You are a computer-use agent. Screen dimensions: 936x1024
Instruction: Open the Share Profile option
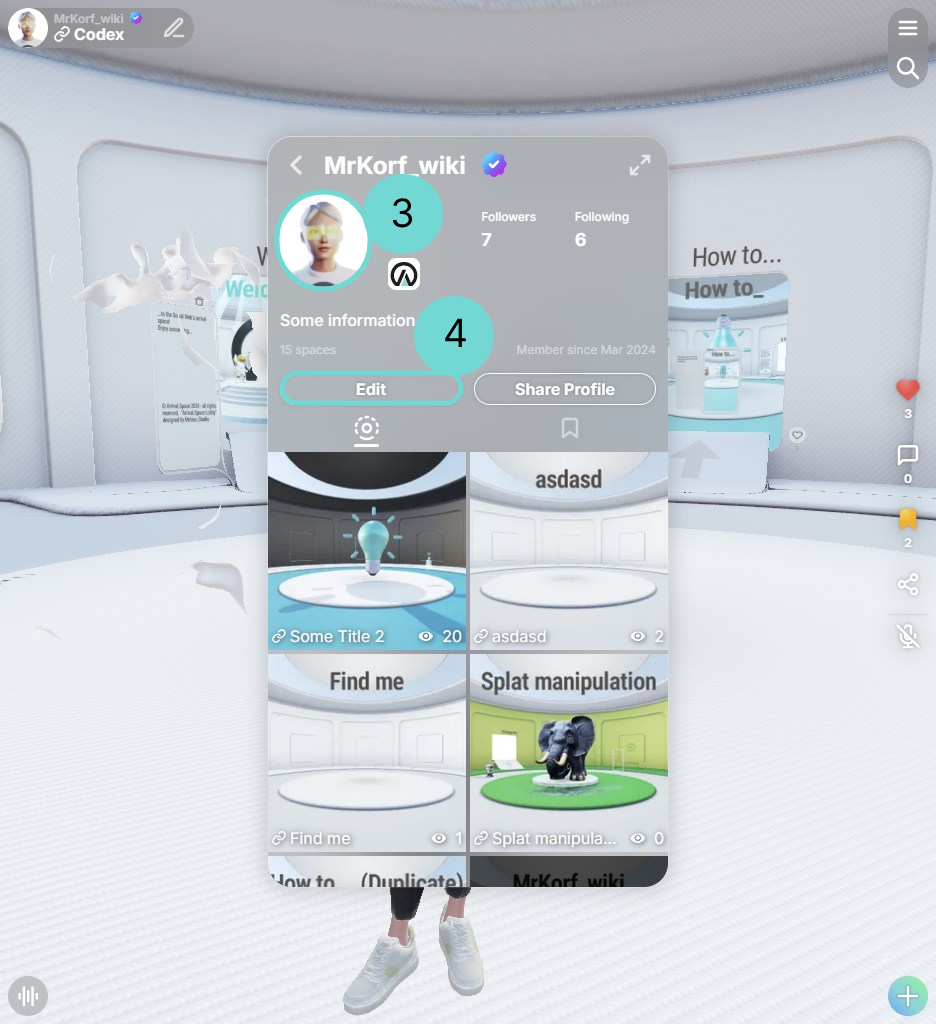point(564,389)
